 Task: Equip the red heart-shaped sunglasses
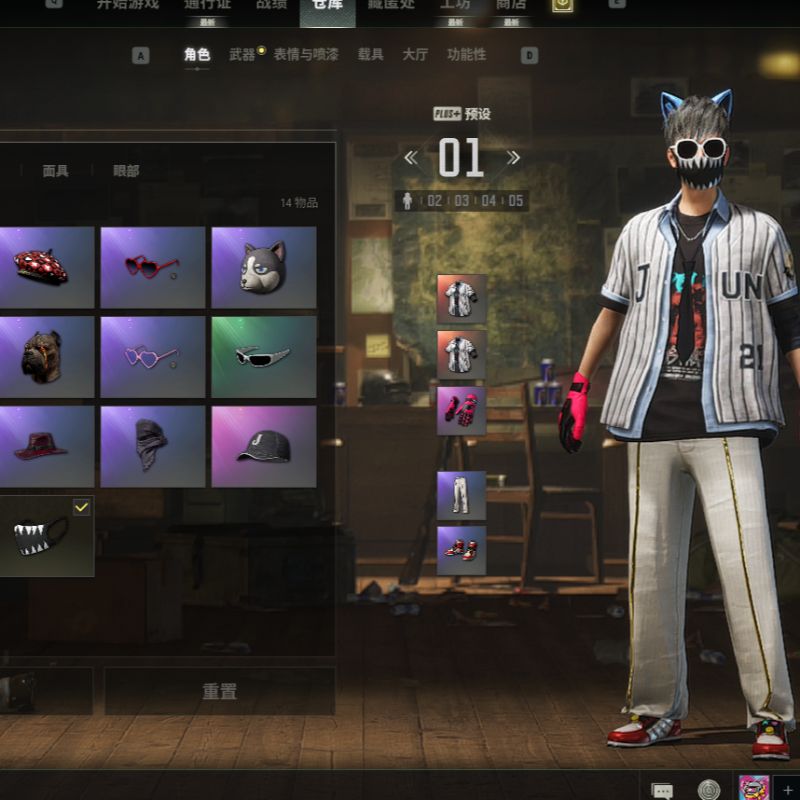click(152, 267)
